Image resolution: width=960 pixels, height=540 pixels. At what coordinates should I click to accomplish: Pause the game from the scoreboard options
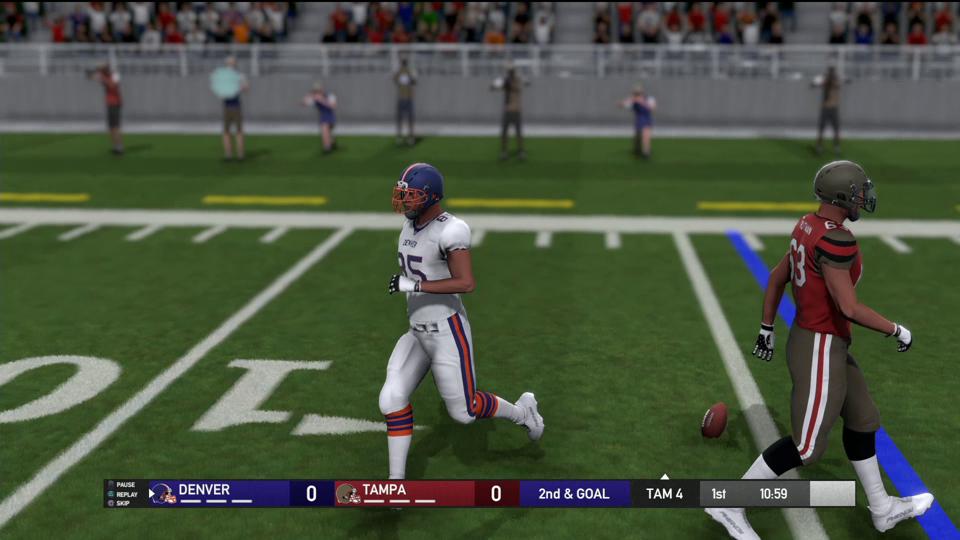tap(125, 484)
